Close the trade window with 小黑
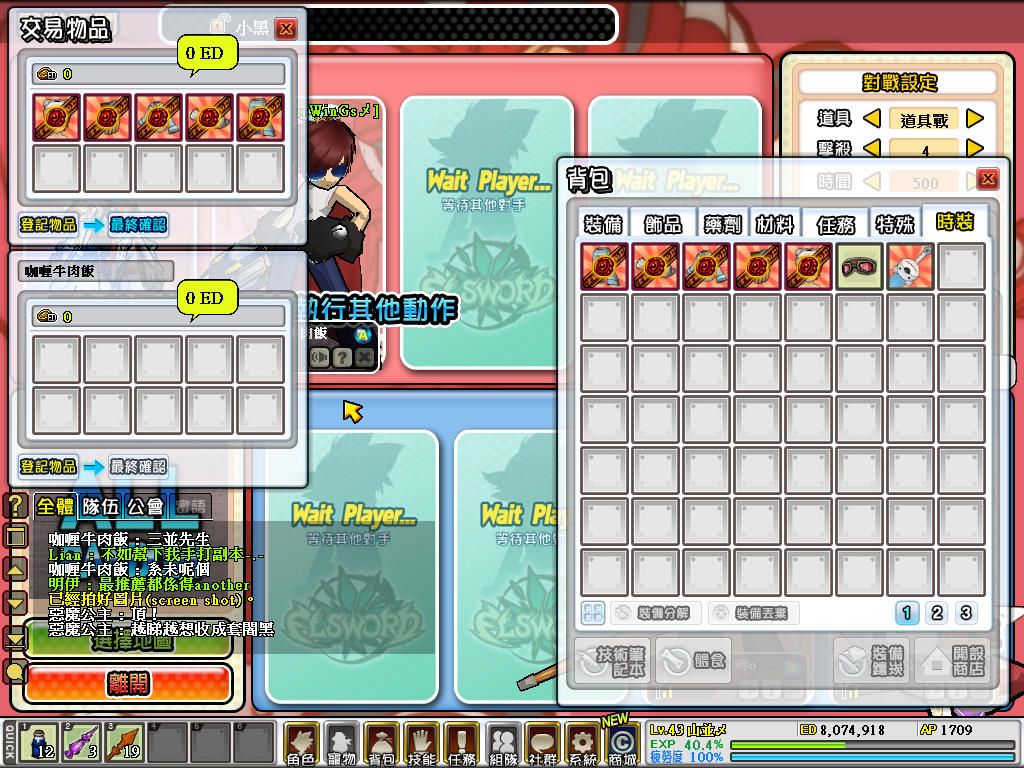This screenshot has height=768, width=1024. coord(286,29)
